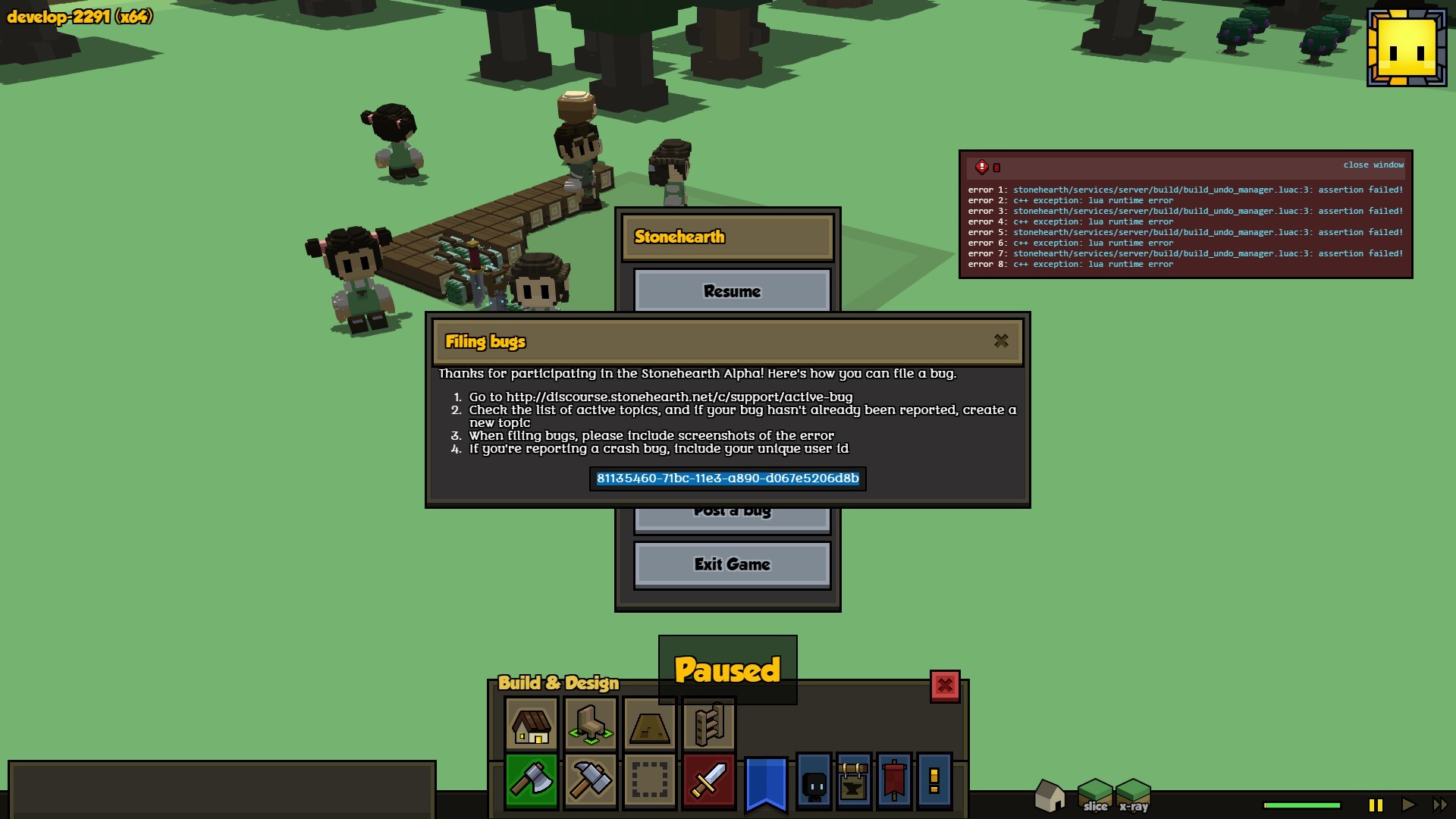The height and width of the screenshot is (819, 1456).
Task: Select the dashed square zones tool
Action: coord(649,781)
